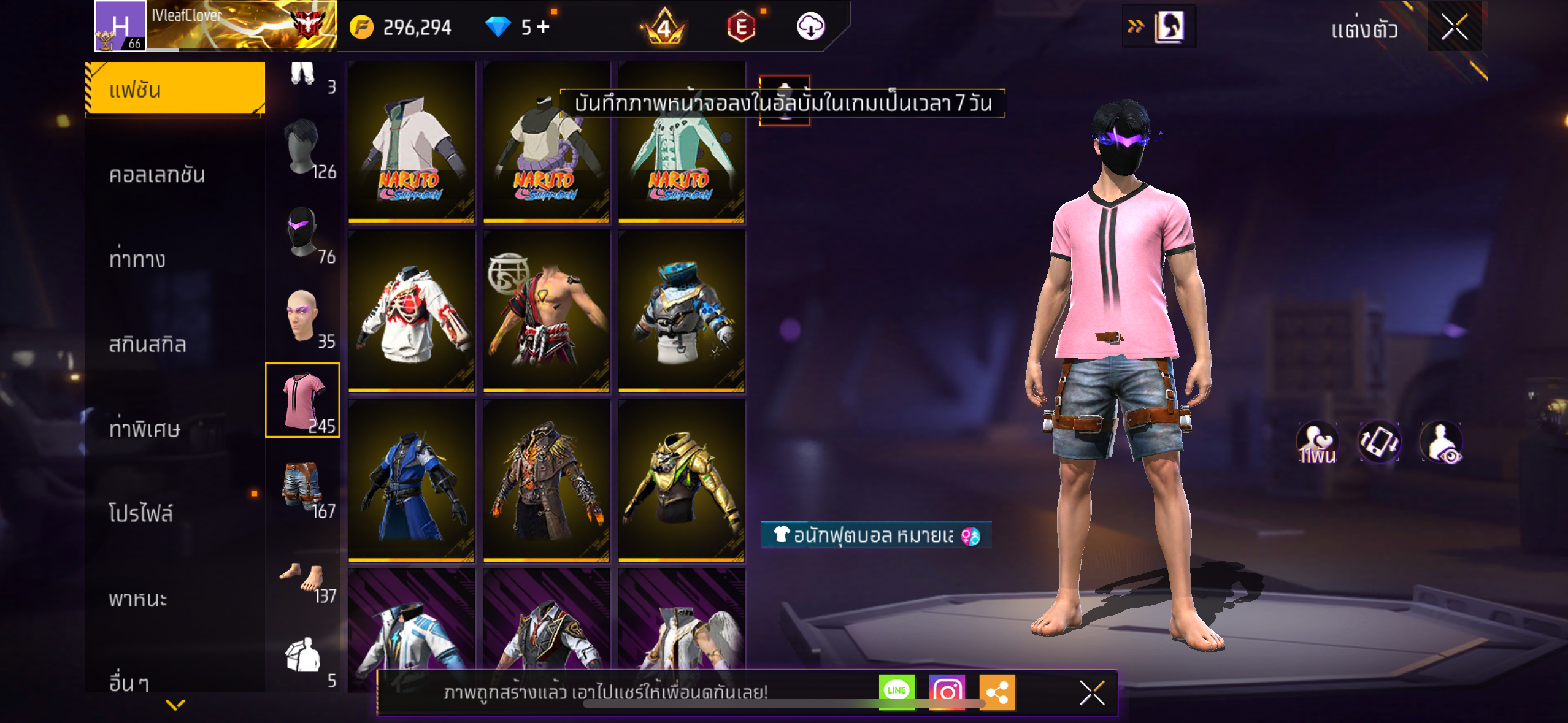Choose the golden armor jacket
Viewport: 1568px width, 723px height.
click(x=681, y=481)
